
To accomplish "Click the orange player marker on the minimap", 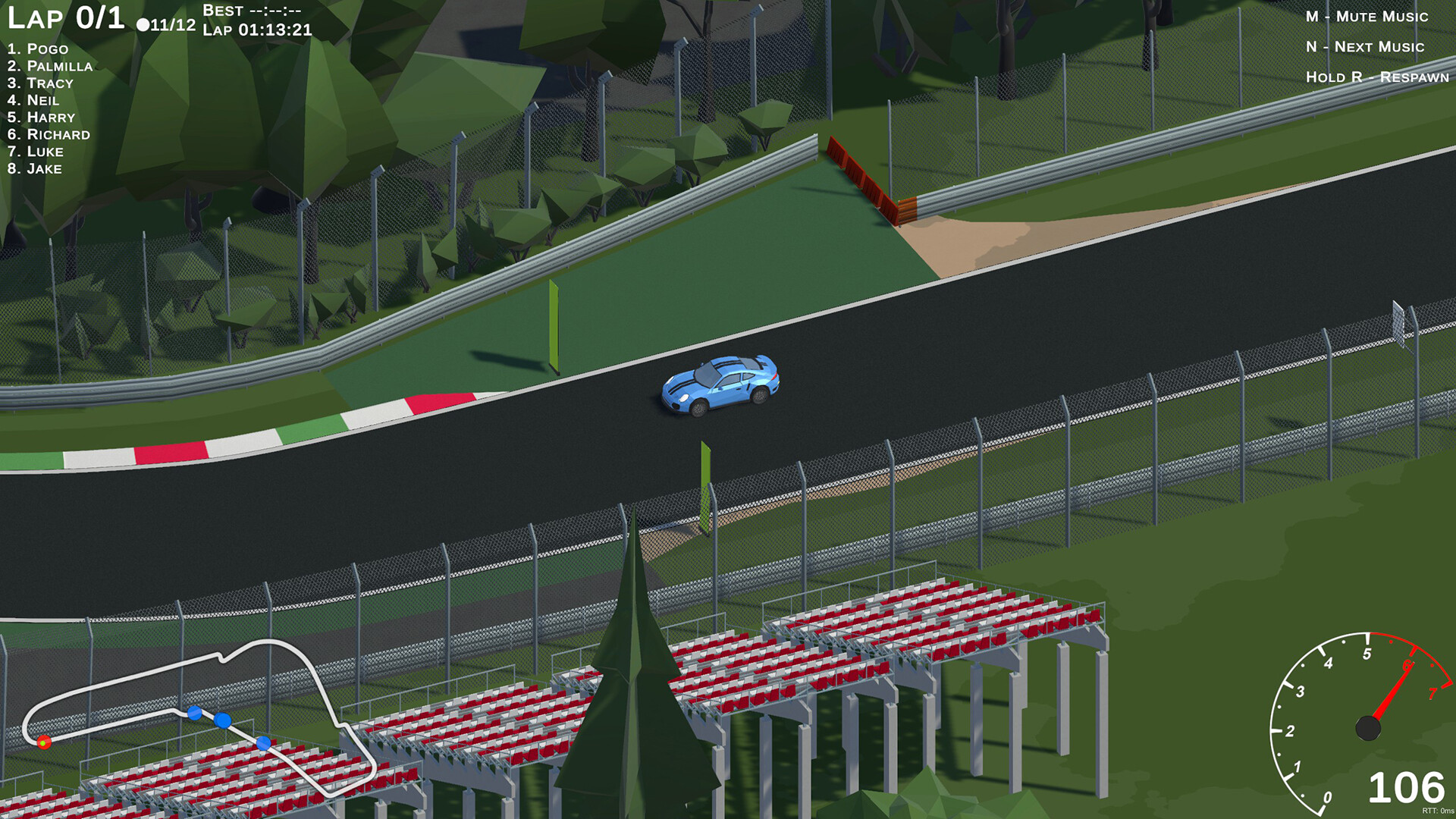I will tap(43, 742).
